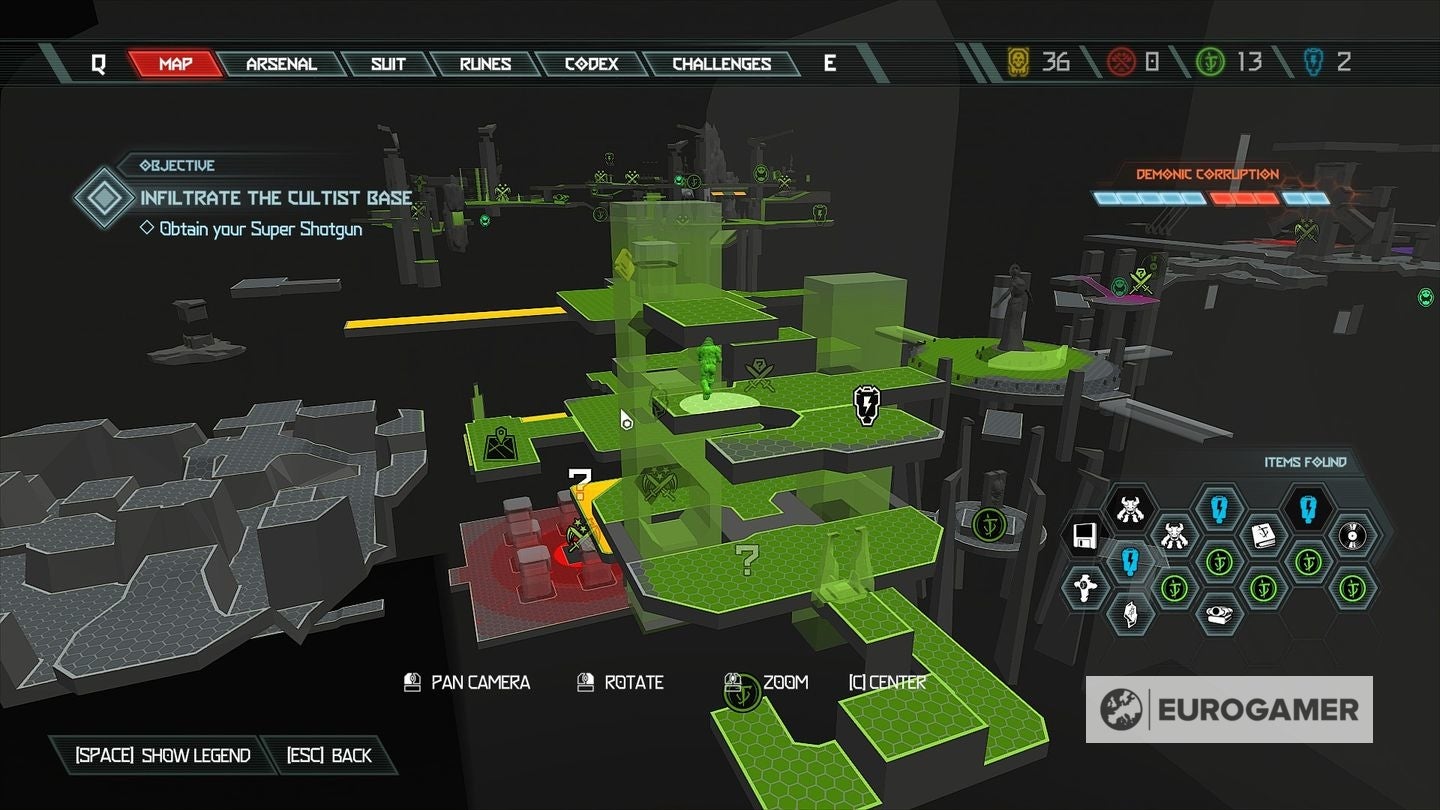Click the active Map tab

176,64
